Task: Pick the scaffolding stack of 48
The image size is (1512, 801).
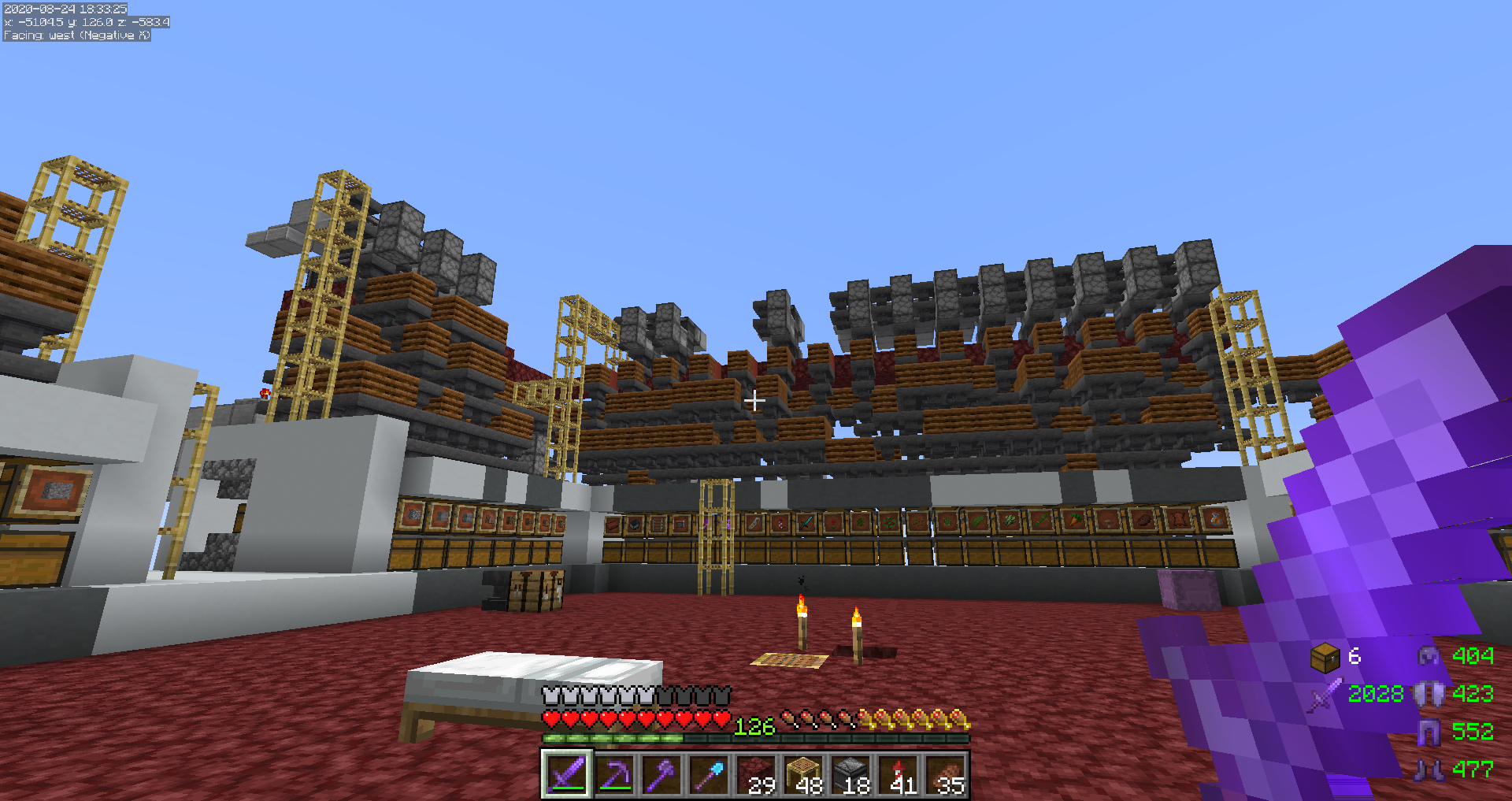Action: point(803,774)
